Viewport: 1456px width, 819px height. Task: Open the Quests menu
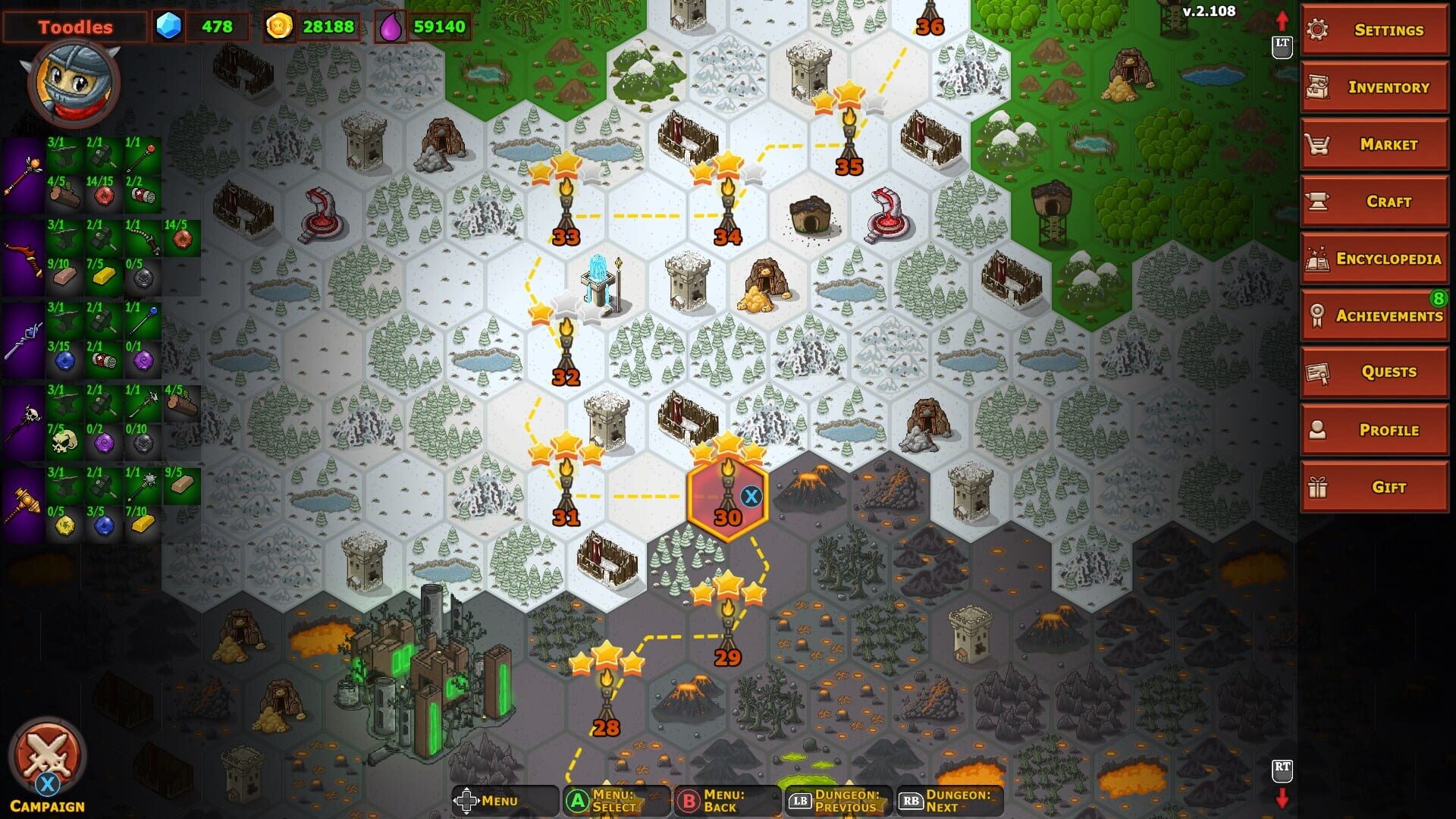tap(1373, 372)
